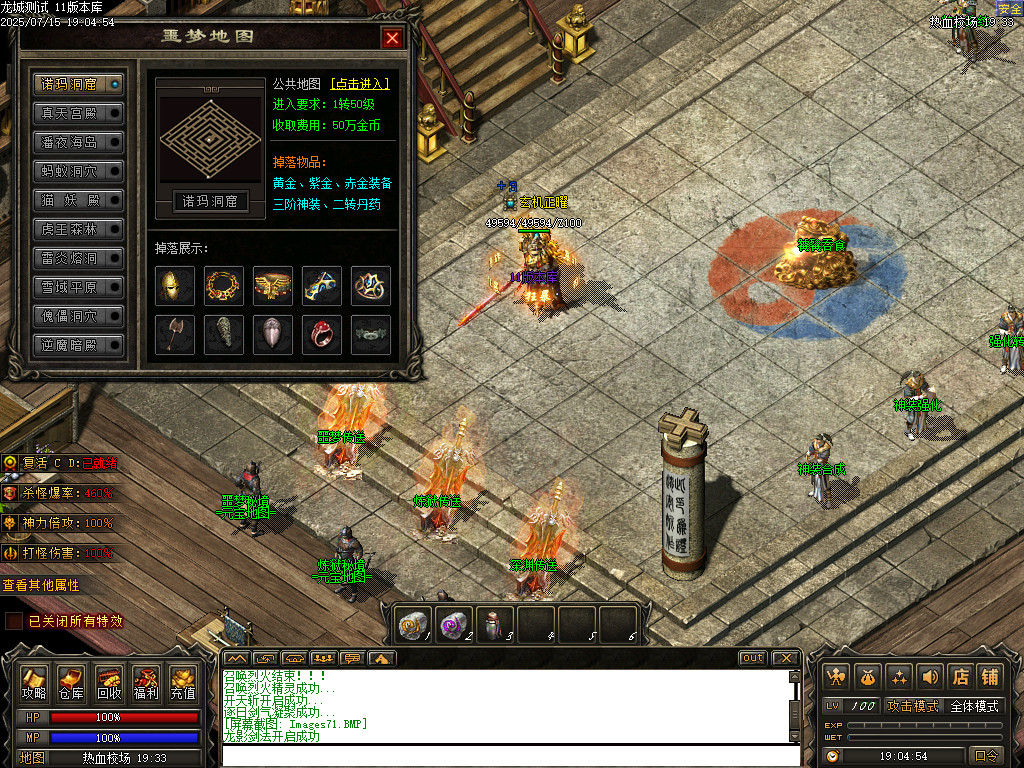The width and height of the screenshot is (1024, 768).
Task: Choose the 蚂蚁洞穴 map entry
Action: 78,171
